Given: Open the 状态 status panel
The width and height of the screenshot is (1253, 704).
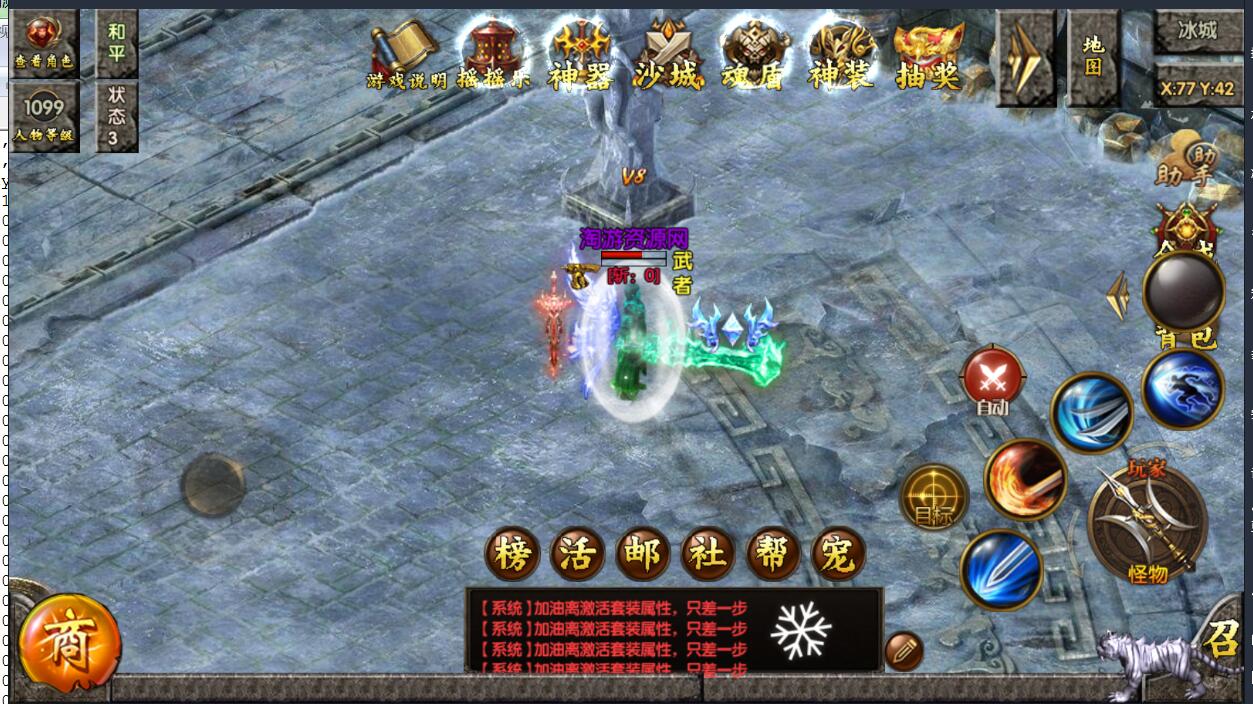Looking at the screenshot, I should [x=117, y=117].
